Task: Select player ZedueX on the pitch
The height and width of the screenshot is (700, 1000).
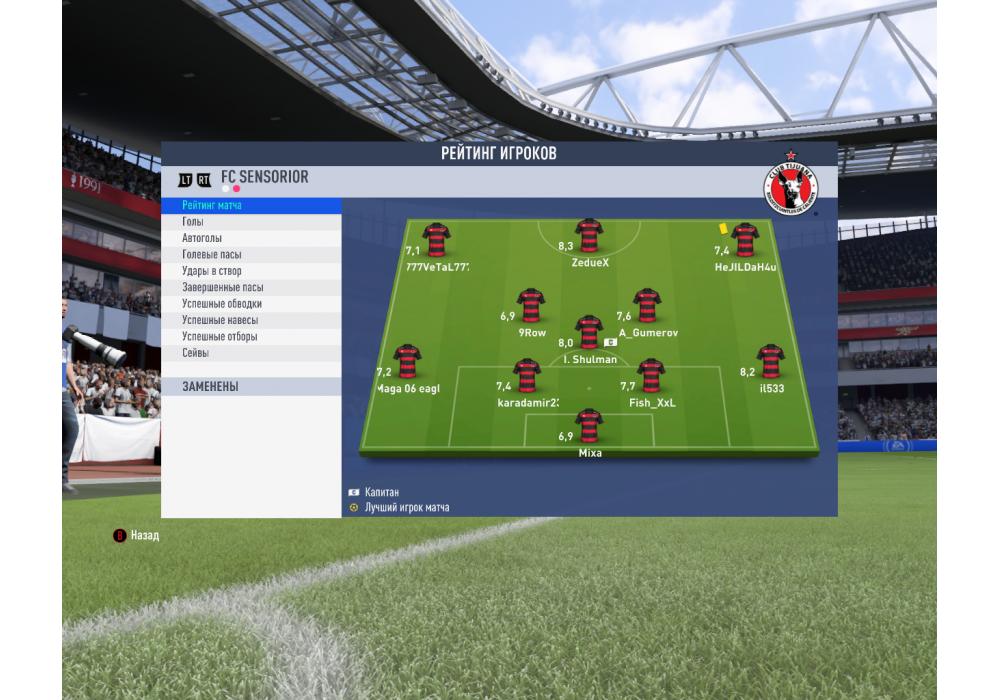Action: click(589, 238)
